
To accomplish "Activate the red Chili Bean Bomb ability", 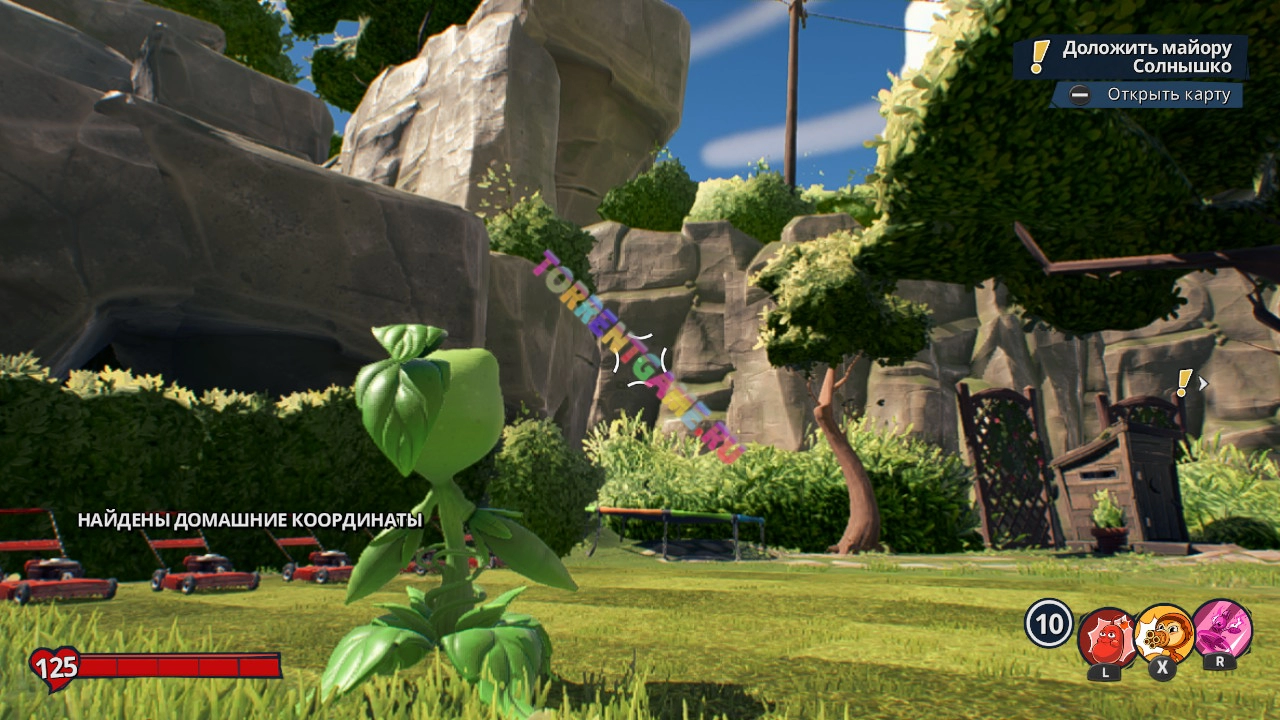I will [1106, 637].
